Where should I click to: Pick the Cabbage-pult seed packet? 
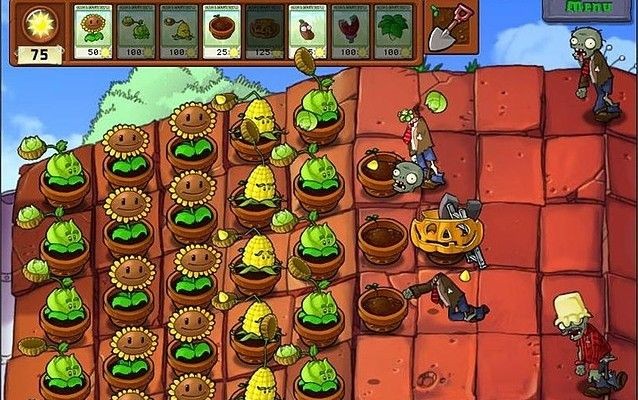tap(138, 32)
